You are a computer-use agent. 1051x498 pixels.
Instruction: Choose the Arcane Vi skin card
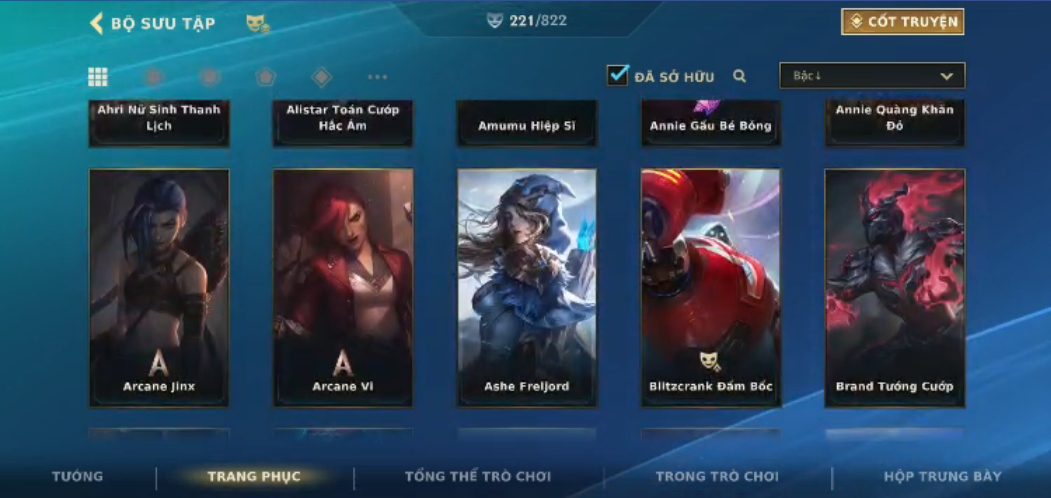coord(343,287)
